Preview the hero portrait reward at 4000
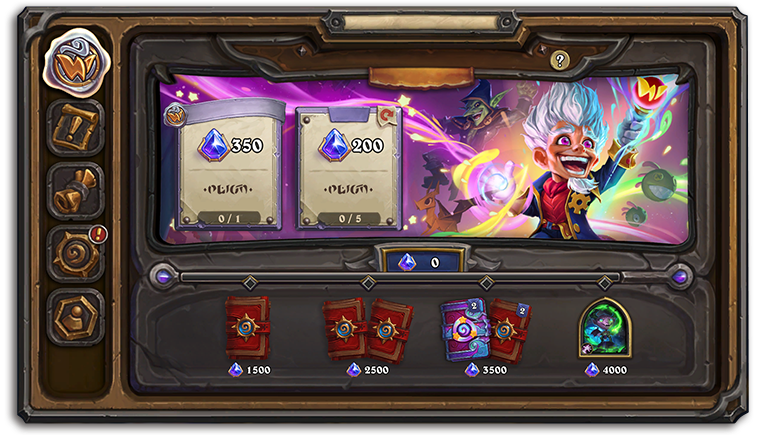Image resolution: width=760 pixels, height=435 pixels. pyautogui.click(x=605, y=327)
